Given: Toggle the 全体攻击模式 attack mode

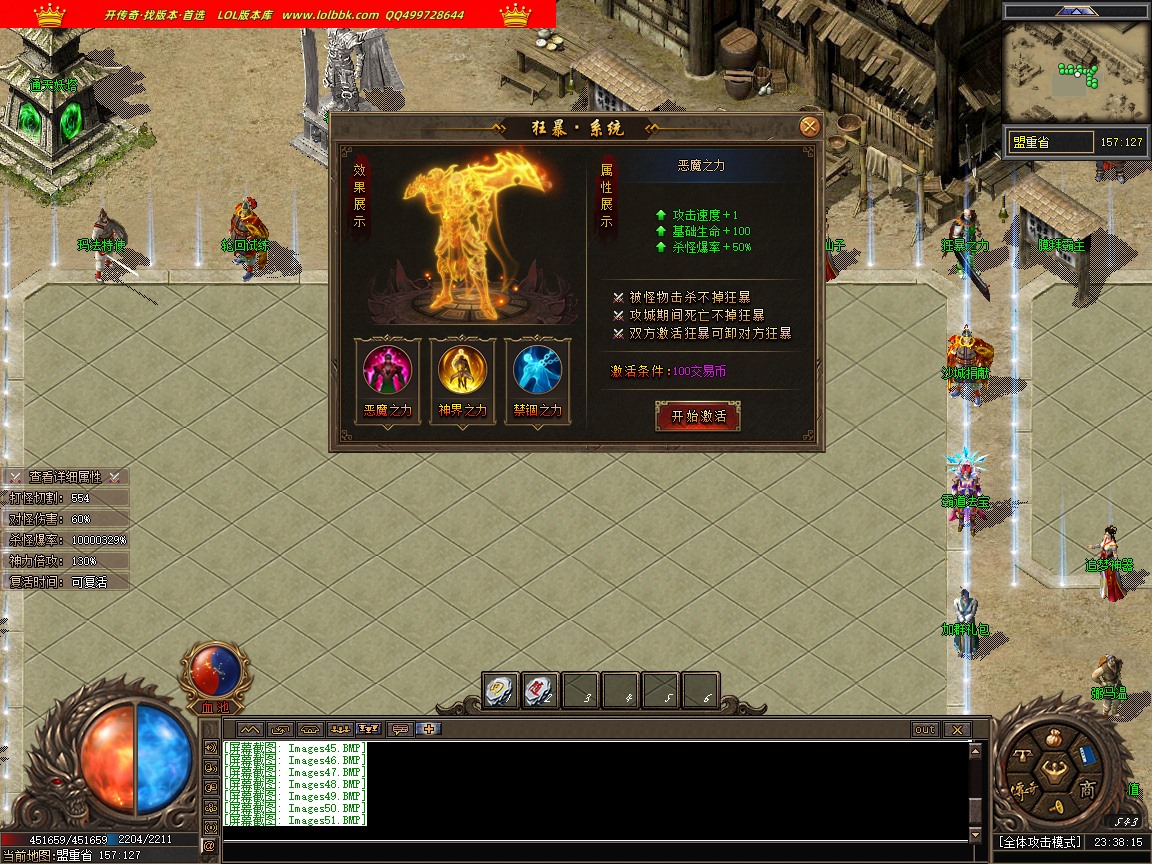Looking at the screenshot, I should [1040, 843].
